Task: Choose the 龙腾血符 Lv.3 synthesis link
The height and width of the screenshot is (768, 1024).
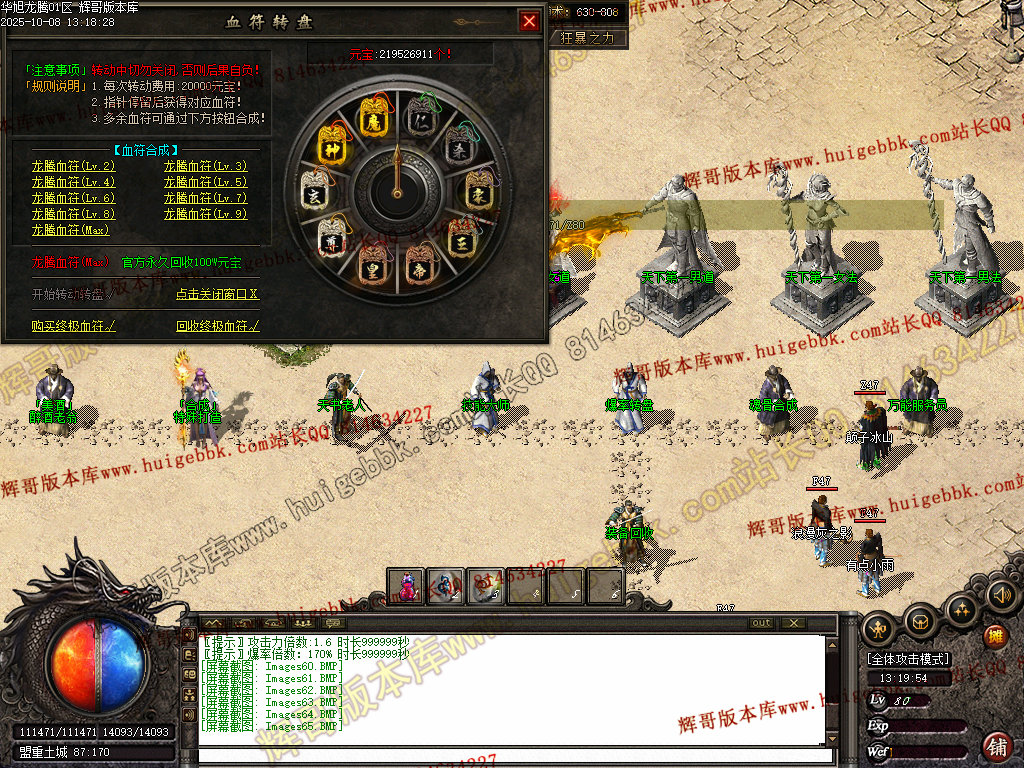Action: (x=205, y=166)
